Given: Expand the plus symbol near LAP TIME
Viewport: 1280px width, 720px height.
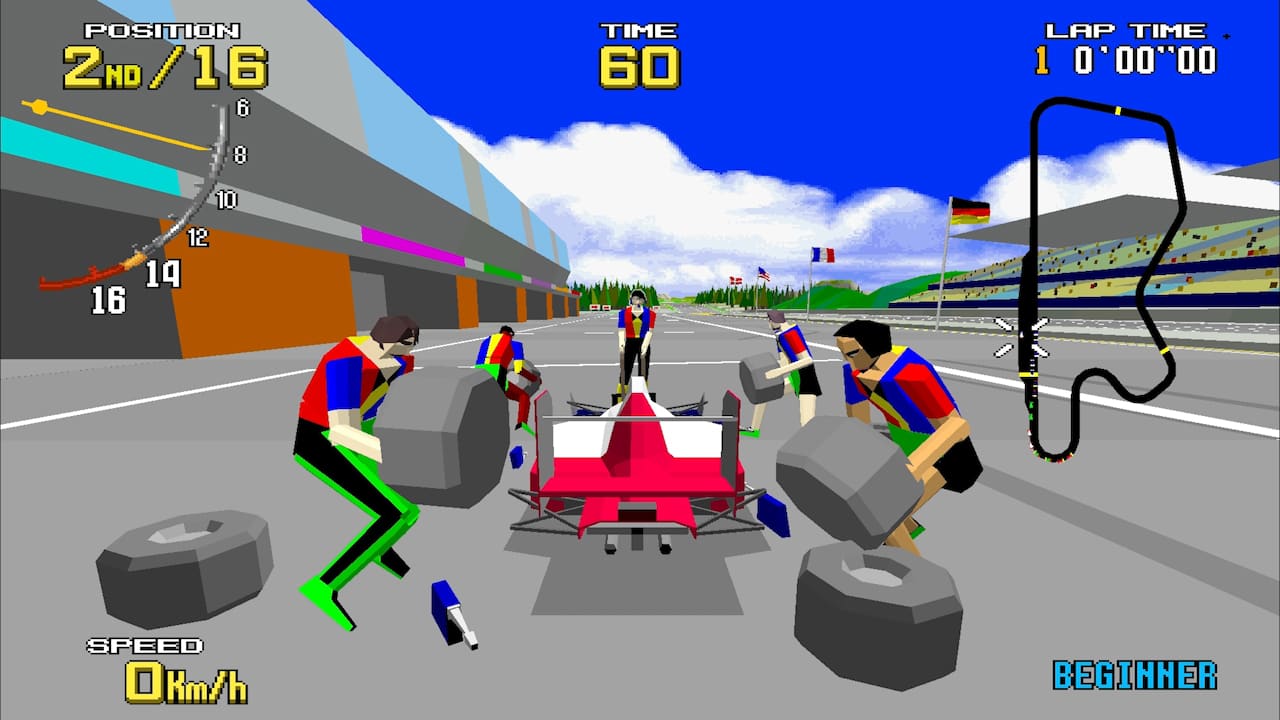Looking at the screenshot, I should pyautogui.click(x=1225, y=37).
